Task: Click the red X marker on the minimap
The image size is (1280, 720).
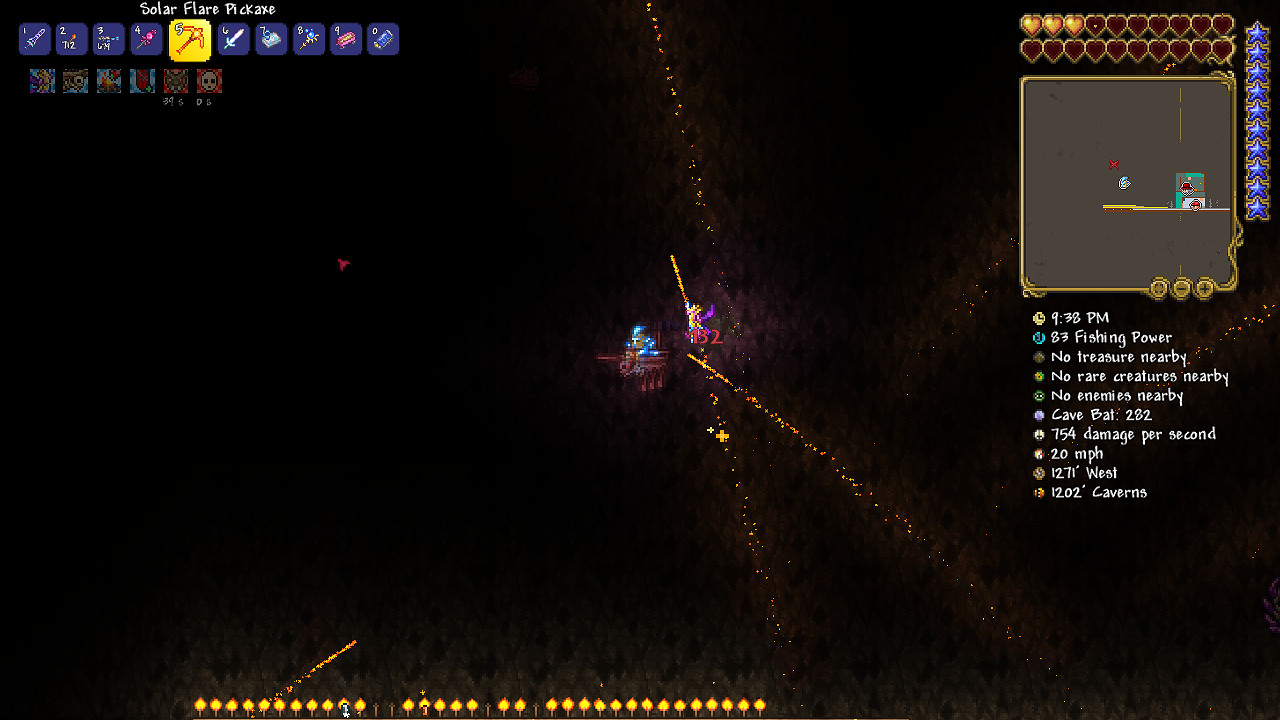Action: coord(1113,162)
